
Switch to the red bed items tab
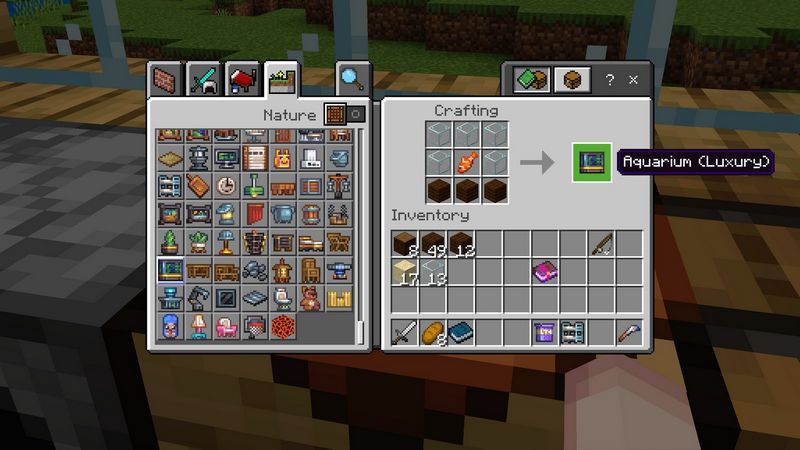point(243,78)
